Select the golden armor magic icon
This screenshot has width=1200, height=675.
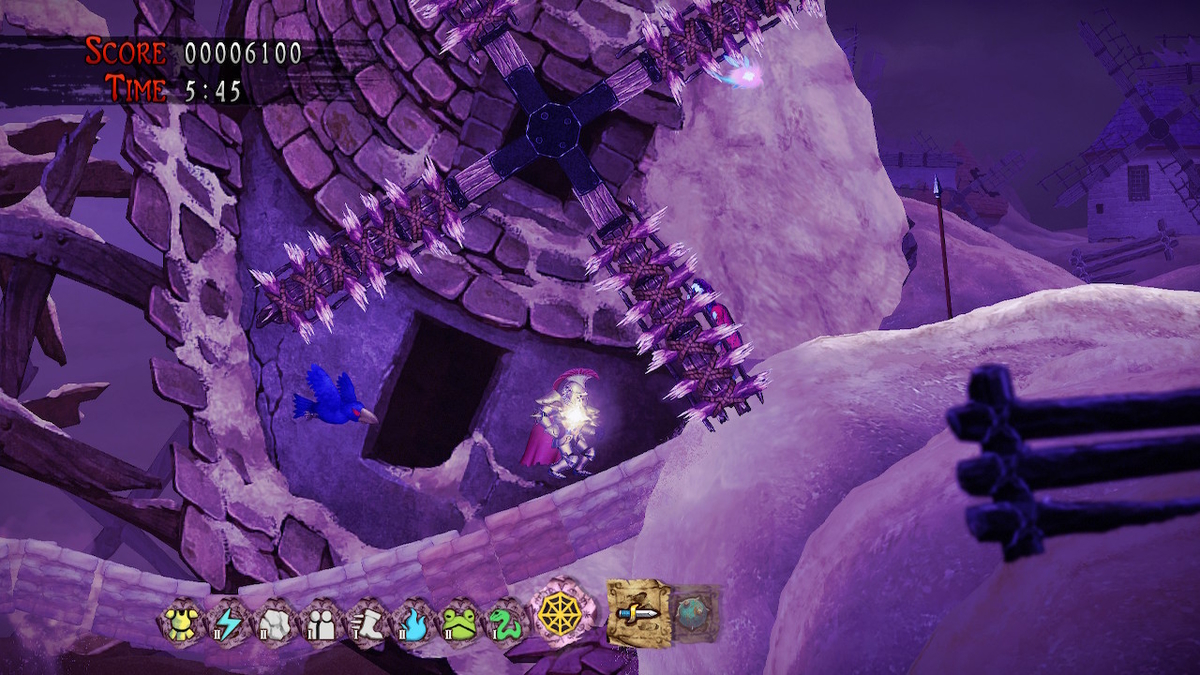(x=180, y=623)
